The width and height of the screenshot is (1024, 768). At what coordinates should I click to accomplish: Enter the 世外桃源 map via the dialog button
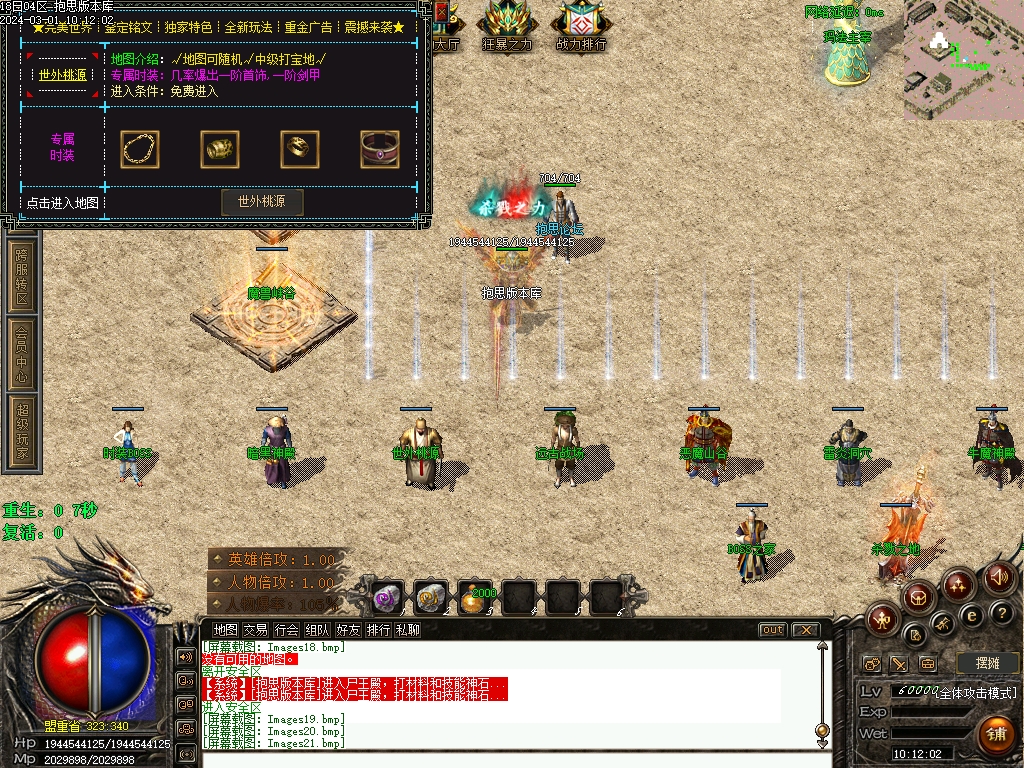click(x=262, y=201)
